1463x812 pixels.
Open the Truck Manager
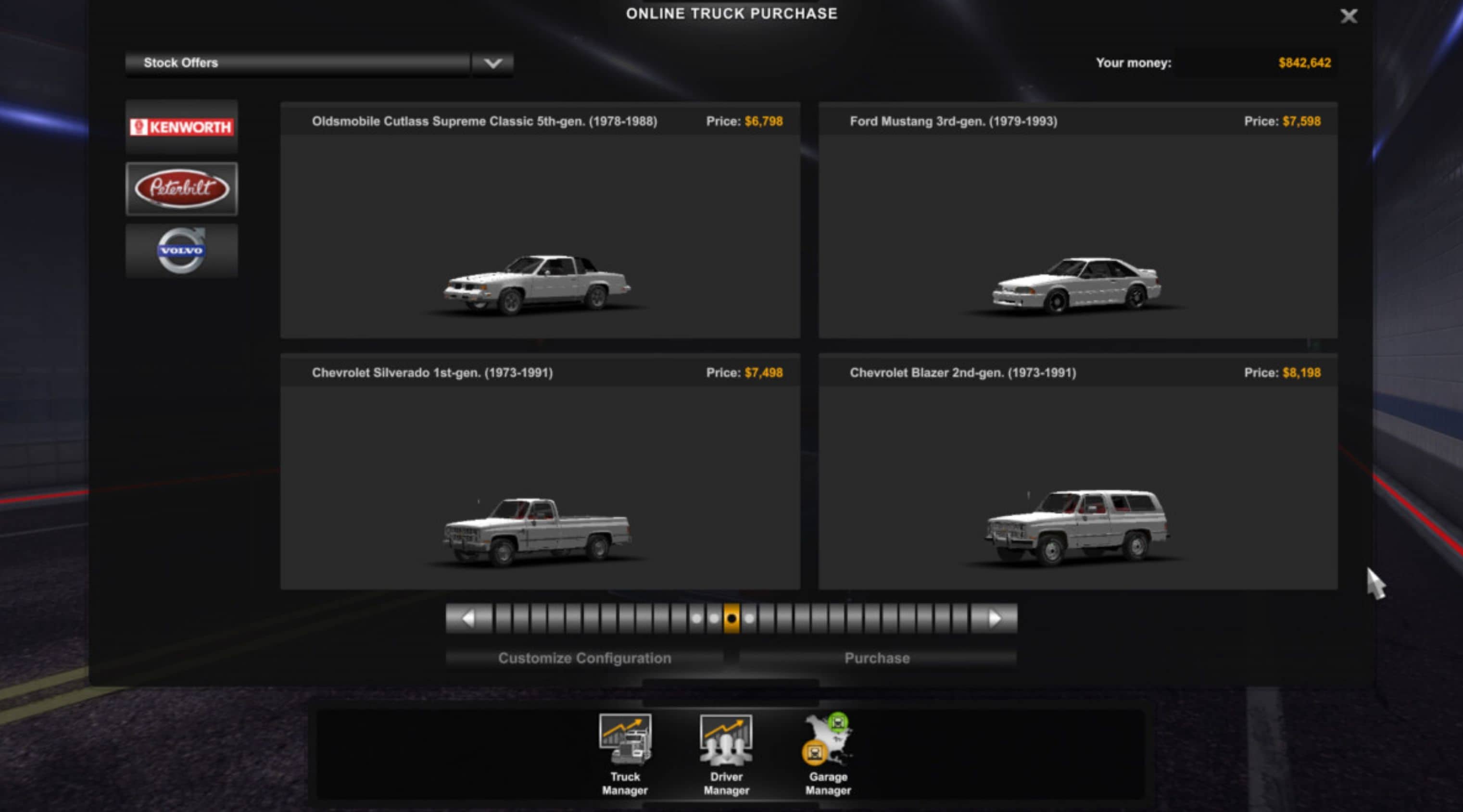coord(625,755)
